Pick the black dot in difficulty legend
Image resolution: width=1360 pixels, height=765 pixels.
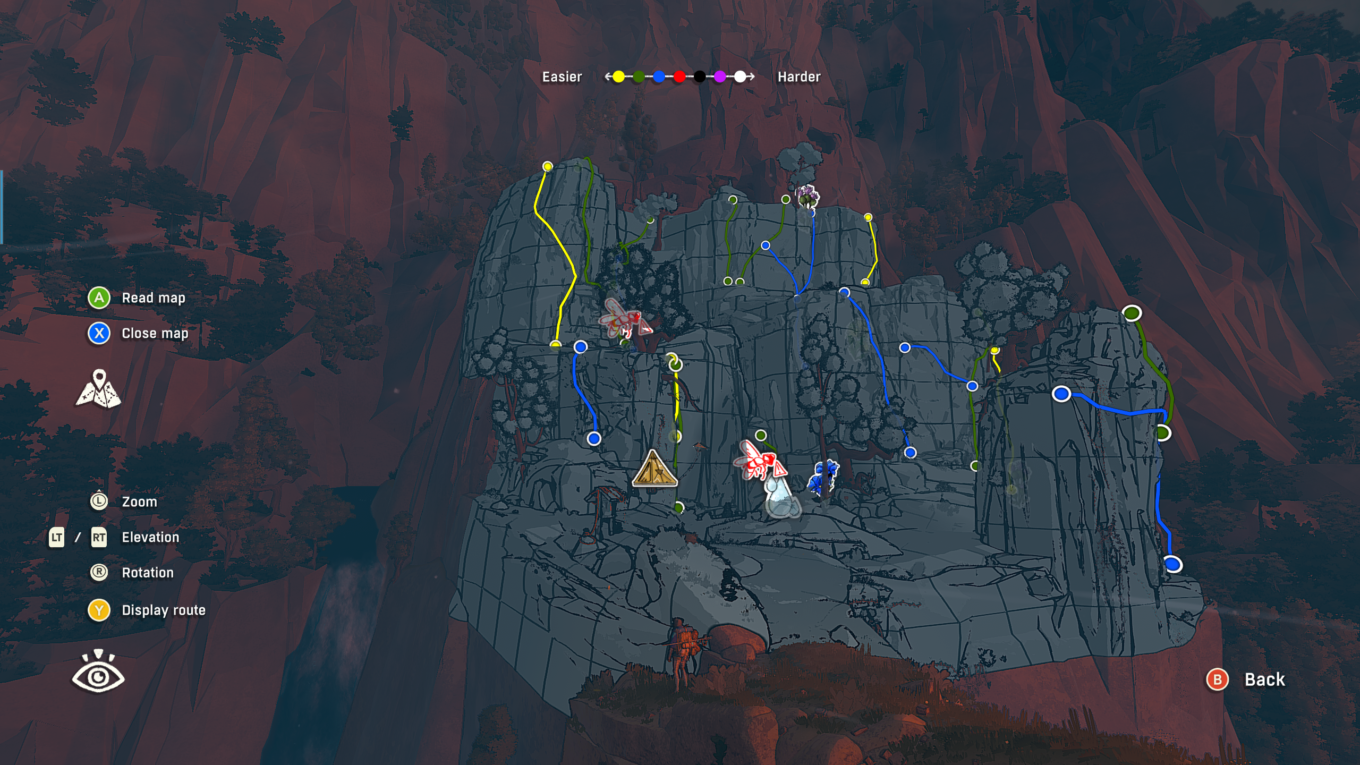tap(700, 77)
